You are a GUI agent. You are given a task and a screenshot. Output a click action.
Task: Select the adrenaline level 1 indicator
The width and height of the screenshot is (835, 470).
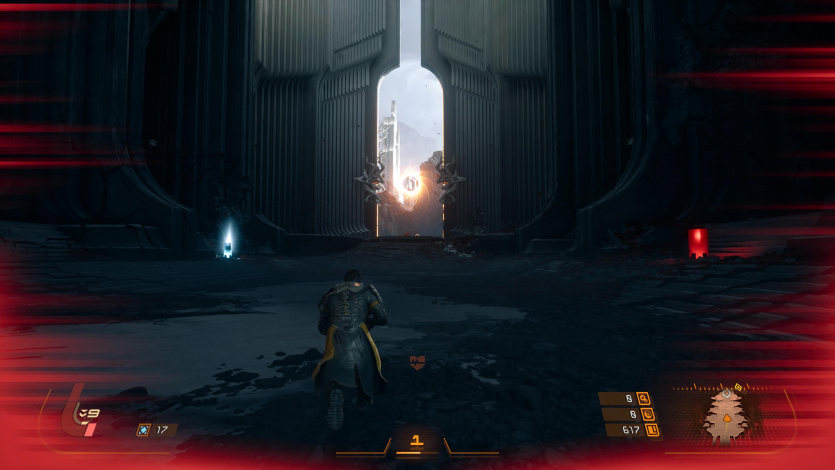[x=417, y=440]
